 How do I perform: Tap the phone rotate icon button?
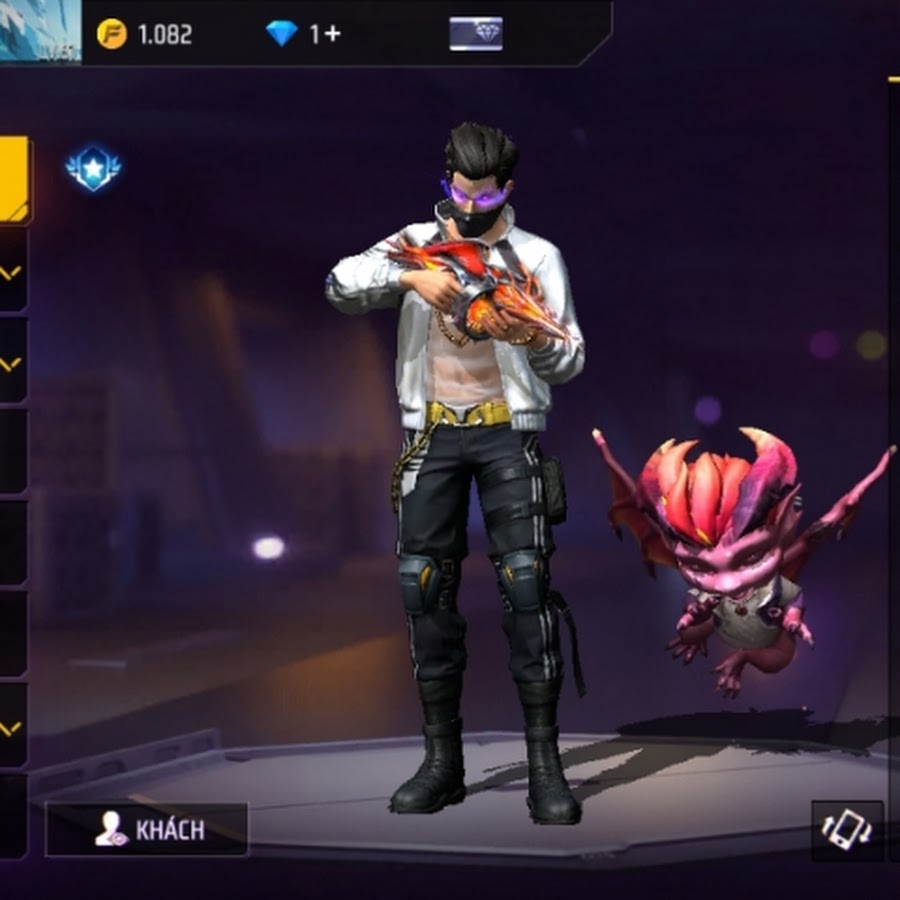pos(846,830)
